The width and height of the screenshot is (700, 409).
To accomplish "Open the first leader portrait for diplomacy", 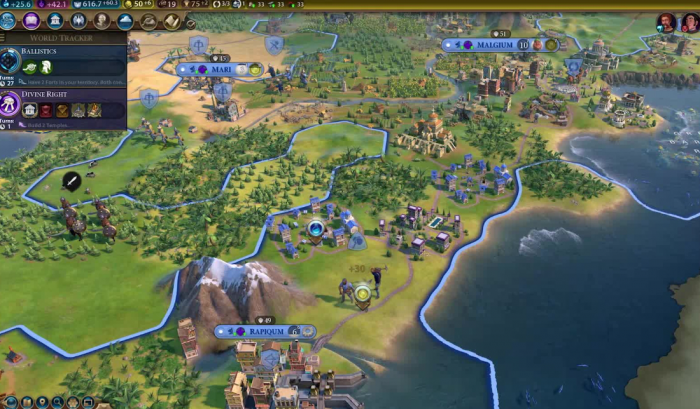I will click(x=665, y=22).
